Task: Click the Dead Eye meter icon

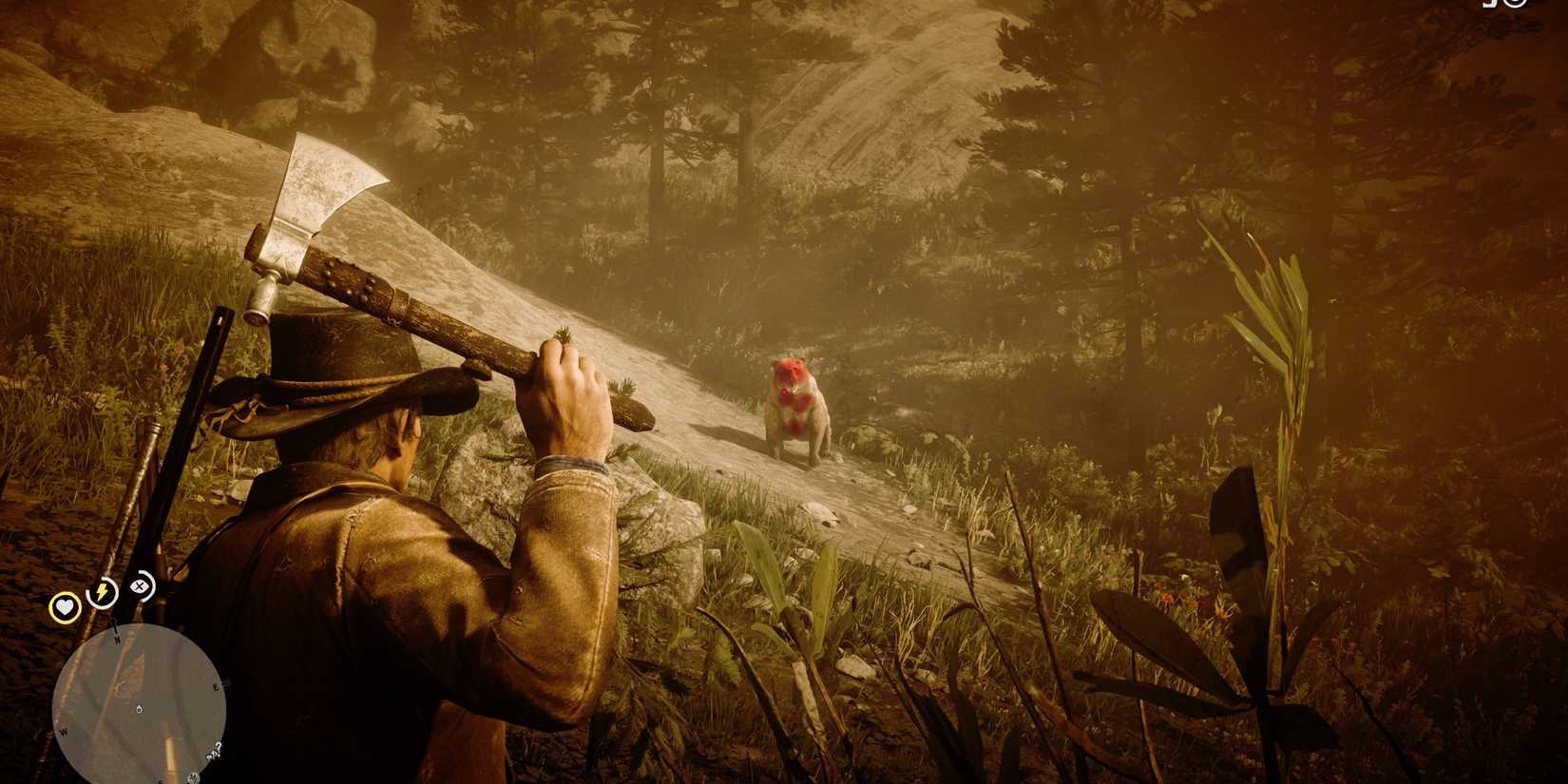Action: (140, 587)
